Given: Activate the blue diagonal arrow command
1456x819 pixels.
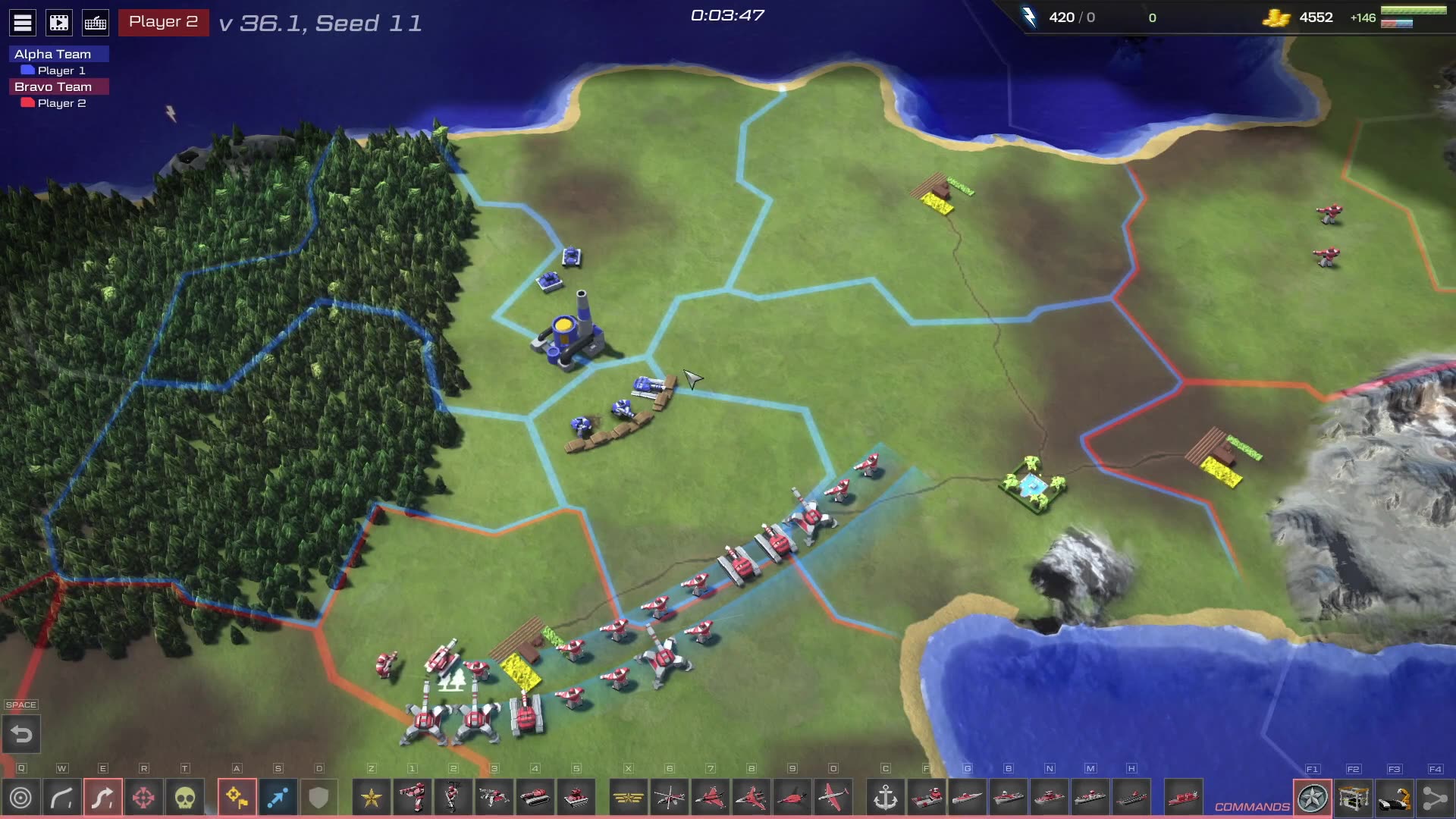Looking at the screenshot, I should pyautogui.click(x=278, y=798).
